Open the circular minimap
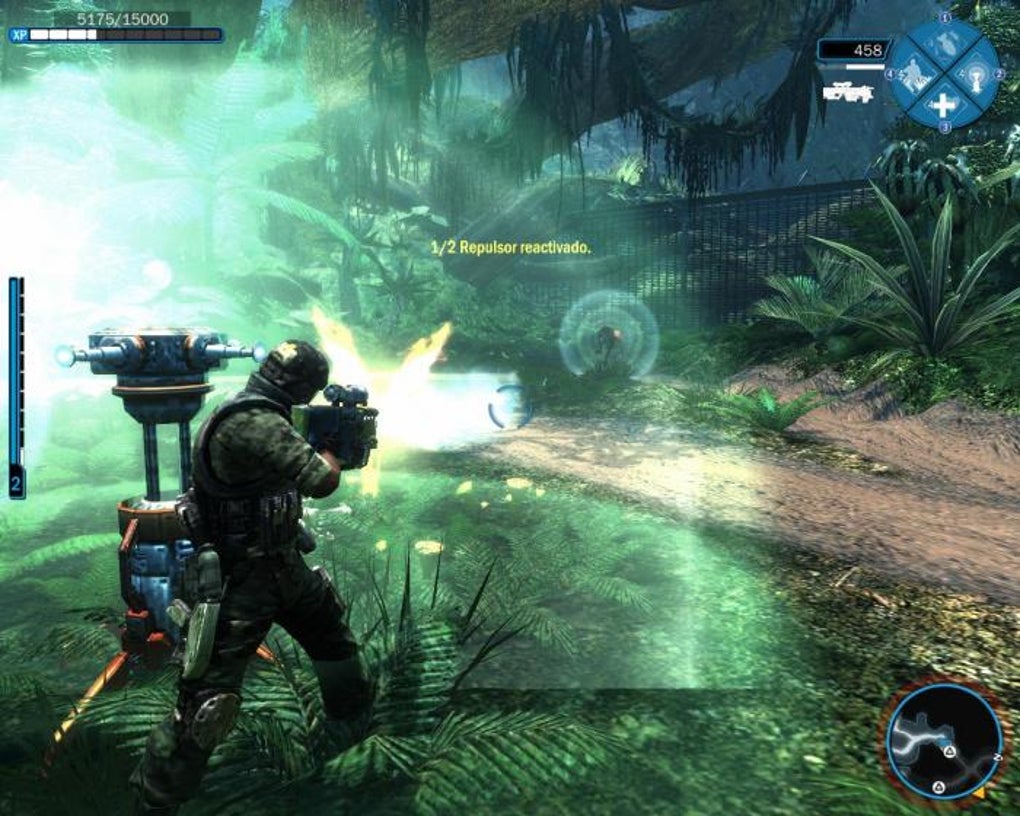Screen dimensions: 1020x816 pos(943,742)
